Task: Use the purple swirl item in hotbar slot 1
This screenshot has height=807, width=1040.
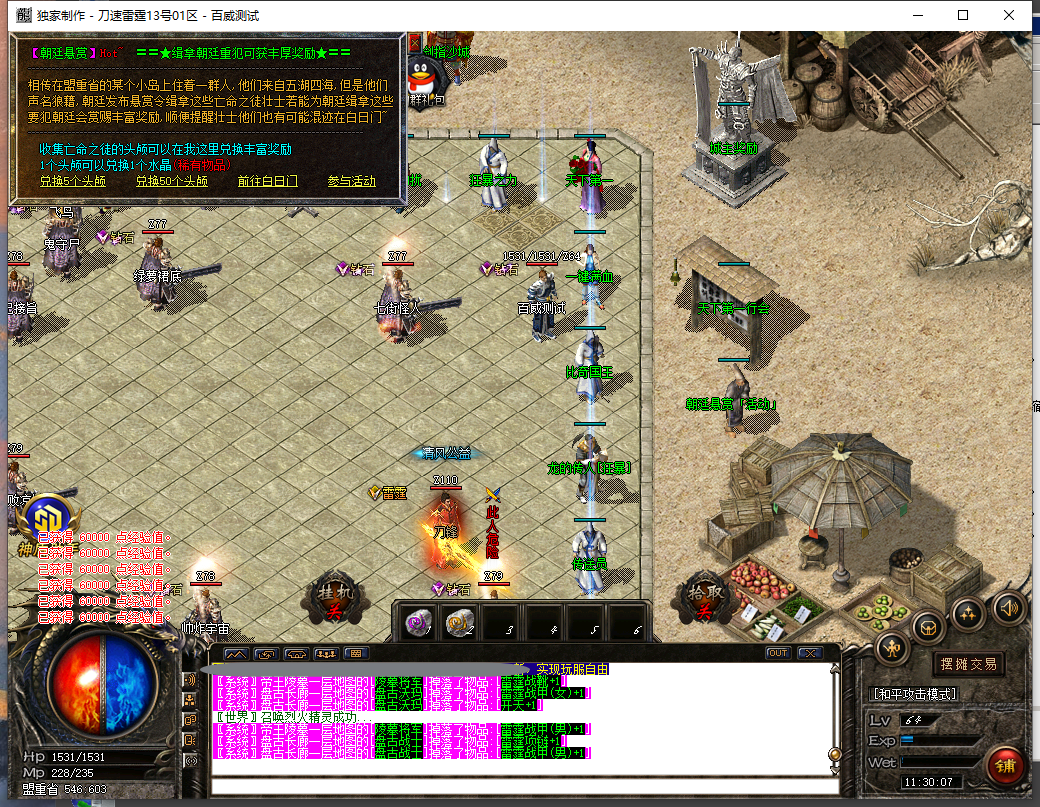Action: 417,623
